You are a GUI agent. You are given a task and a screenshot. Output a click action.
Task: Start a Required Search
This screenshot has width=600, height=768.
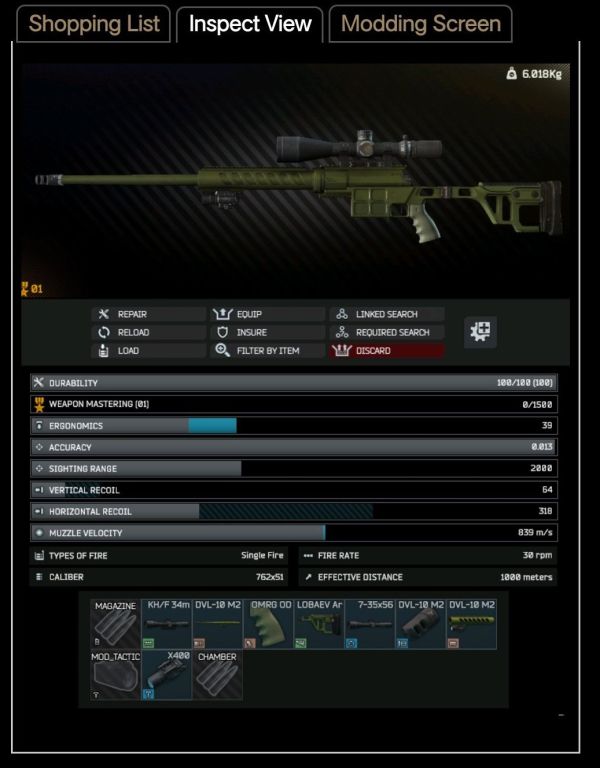(x=388, y=332)
